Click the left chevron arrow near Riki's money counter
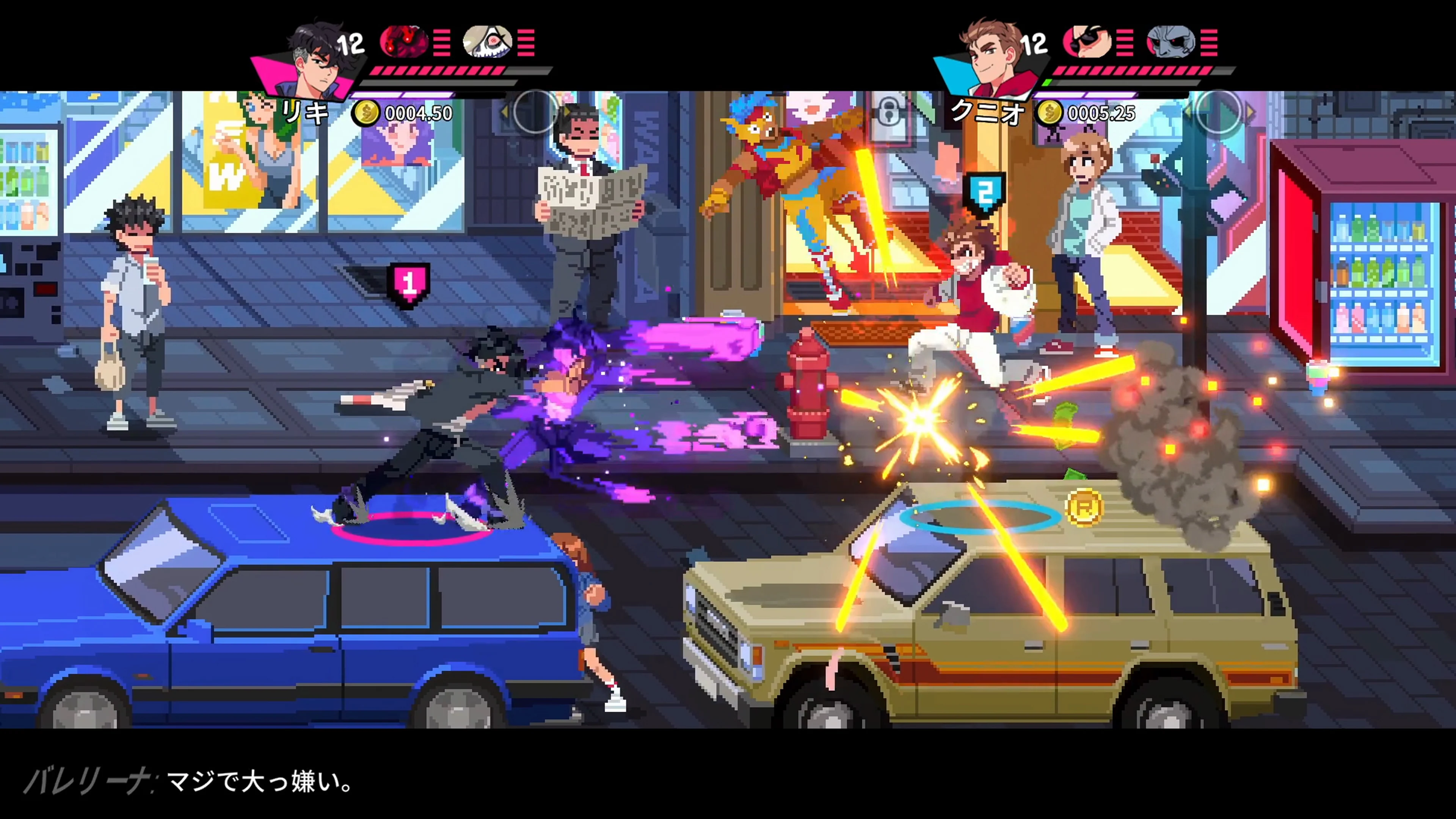Image resolution: width=1456 pixels, height=819 pixels. pos(505,111)
